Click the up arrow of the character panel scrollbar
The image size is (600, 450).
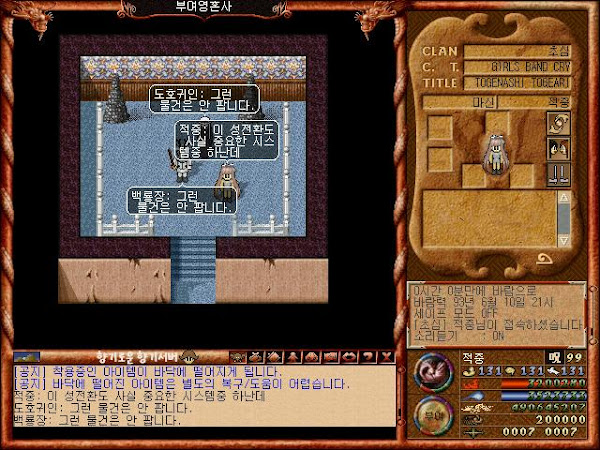(564, 196)
